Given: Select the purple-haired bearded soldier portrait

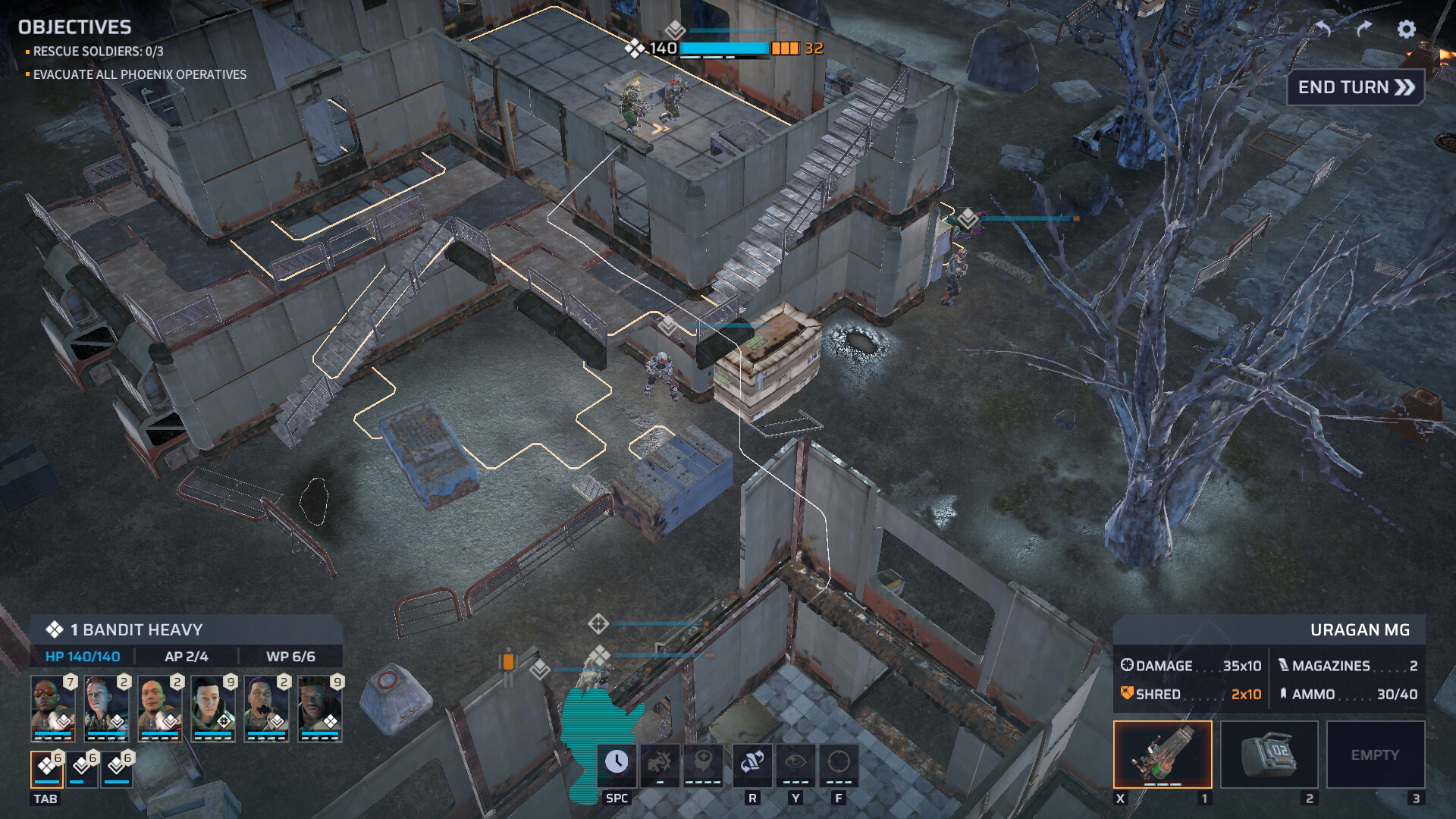Looking at the screenshot, I should coord(266,708).
